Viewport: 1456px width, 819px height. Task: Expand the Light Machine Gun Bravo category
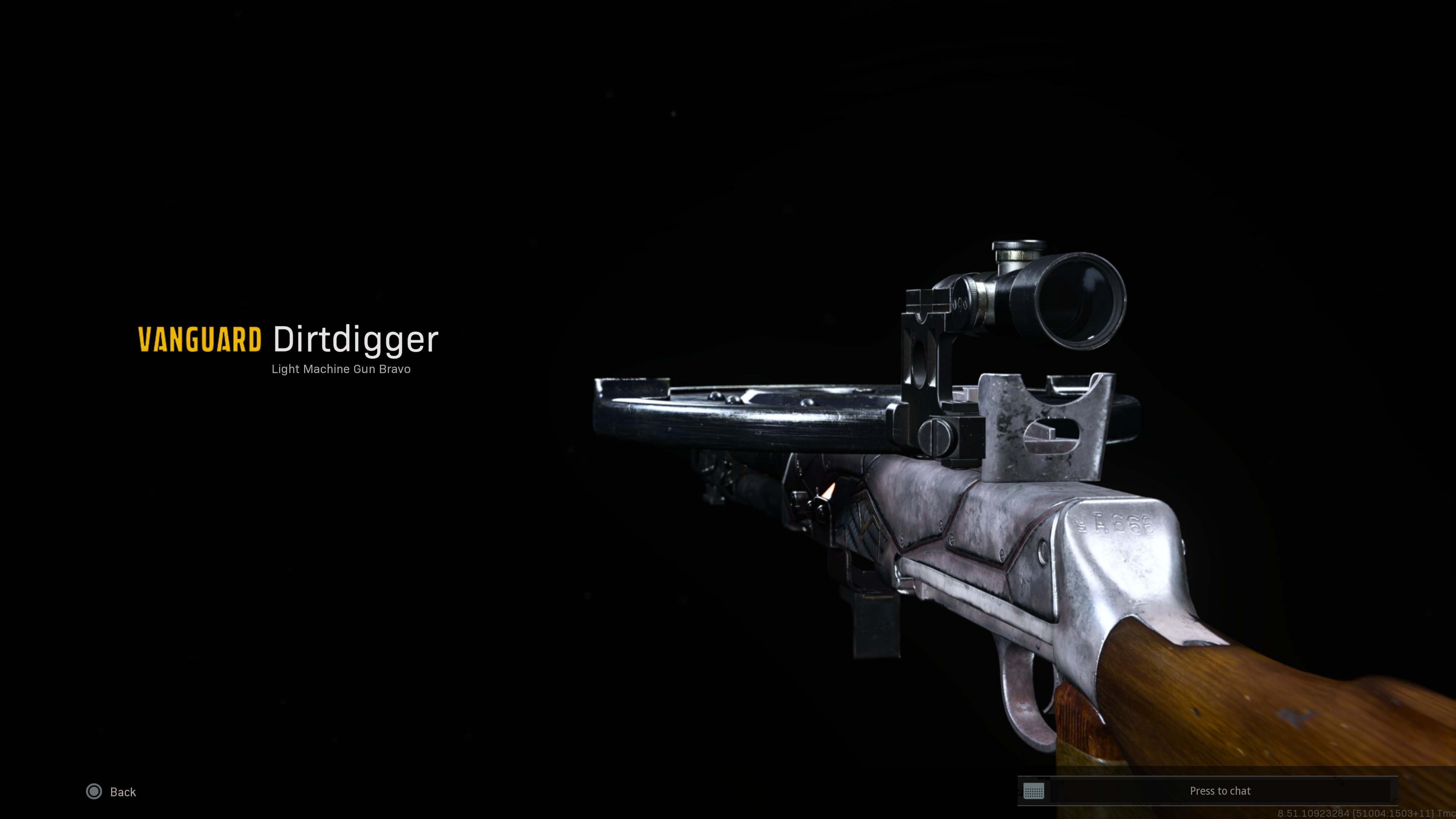coord(341,369)
